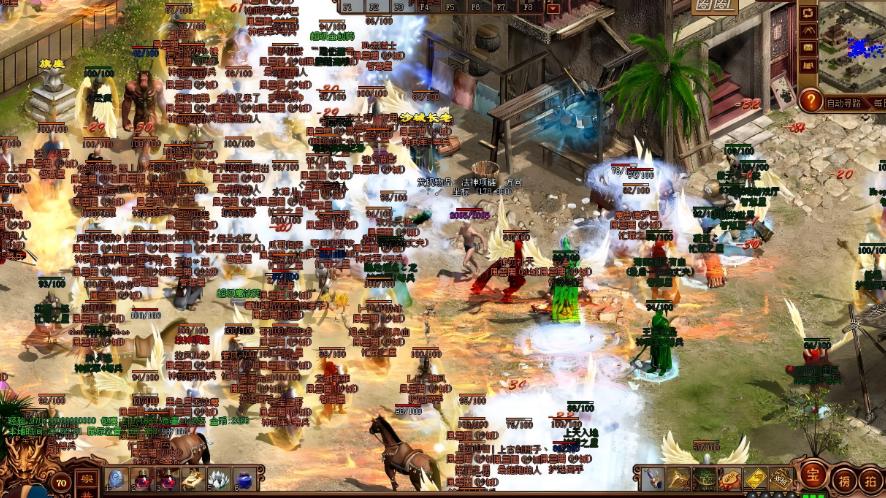
Task: Open the 拍 auction button
Action: point(872,479)
